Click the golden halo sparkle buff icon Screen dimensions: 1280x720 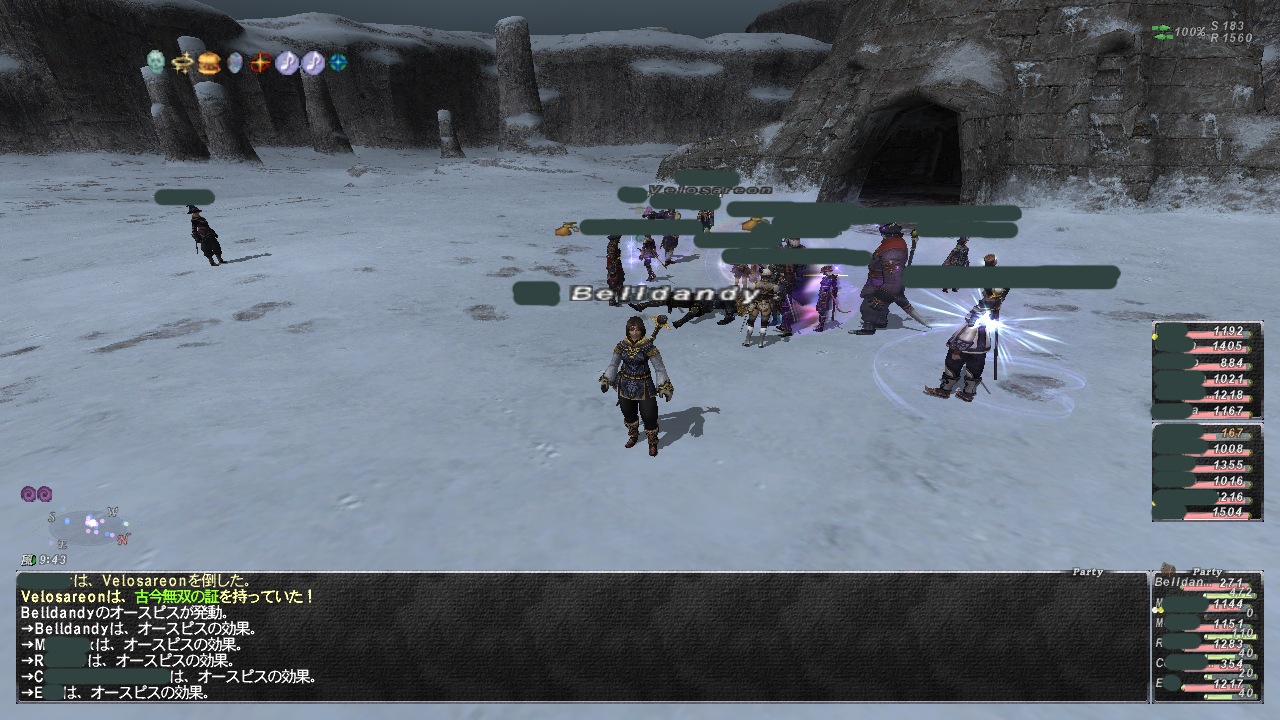pyautogui.click(x=182, y=63)
